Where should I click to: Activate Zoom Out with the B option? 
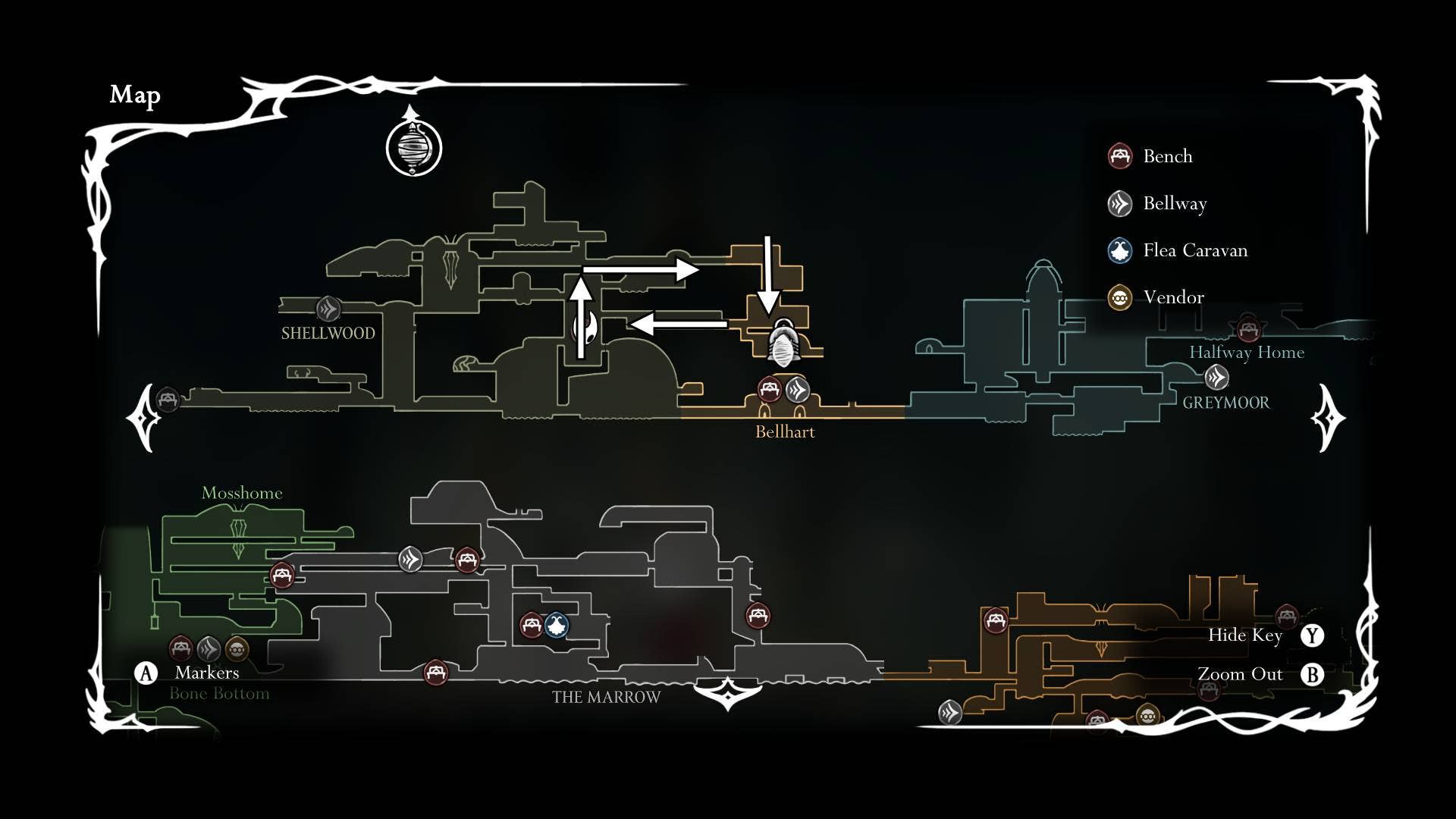click(1313, 673)
